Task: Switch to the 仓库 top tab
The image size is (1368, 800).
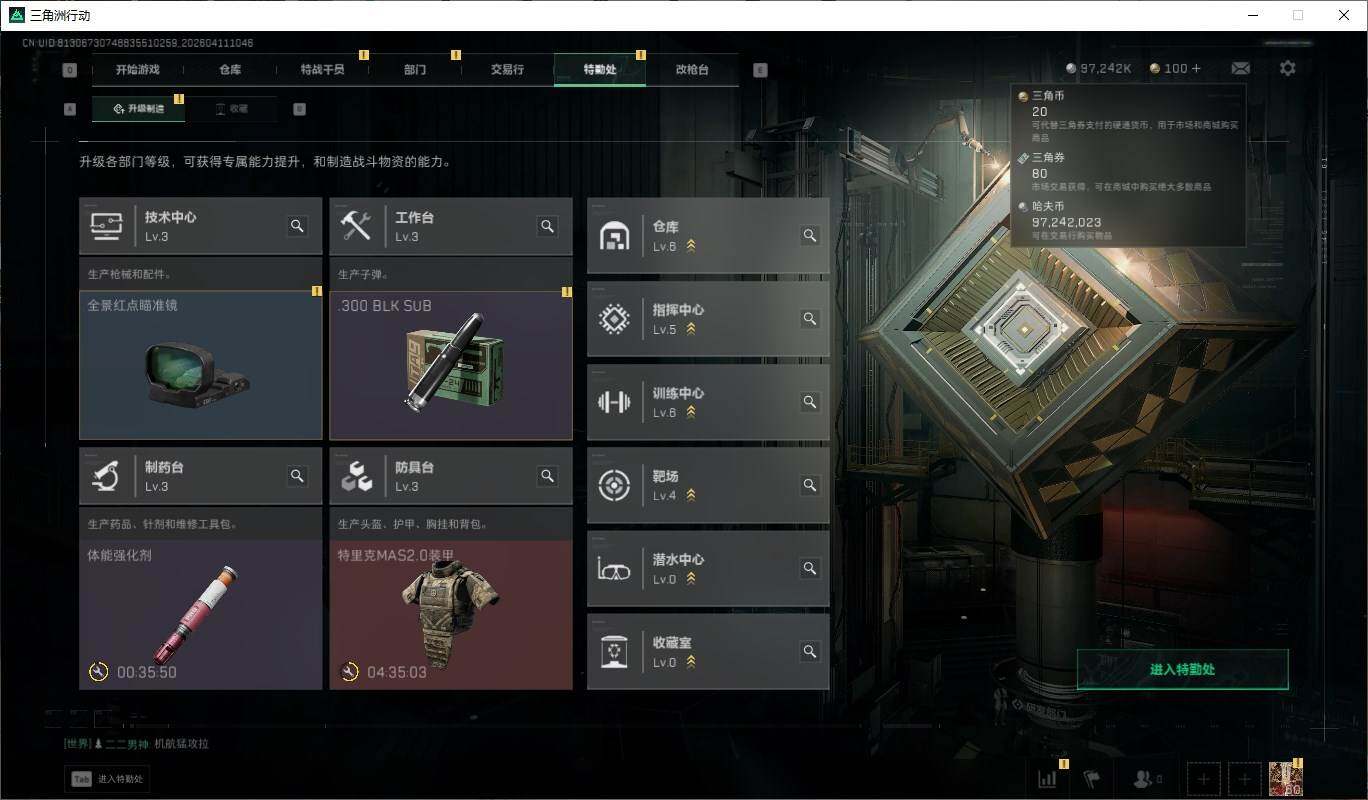Action: click(230, 70)
